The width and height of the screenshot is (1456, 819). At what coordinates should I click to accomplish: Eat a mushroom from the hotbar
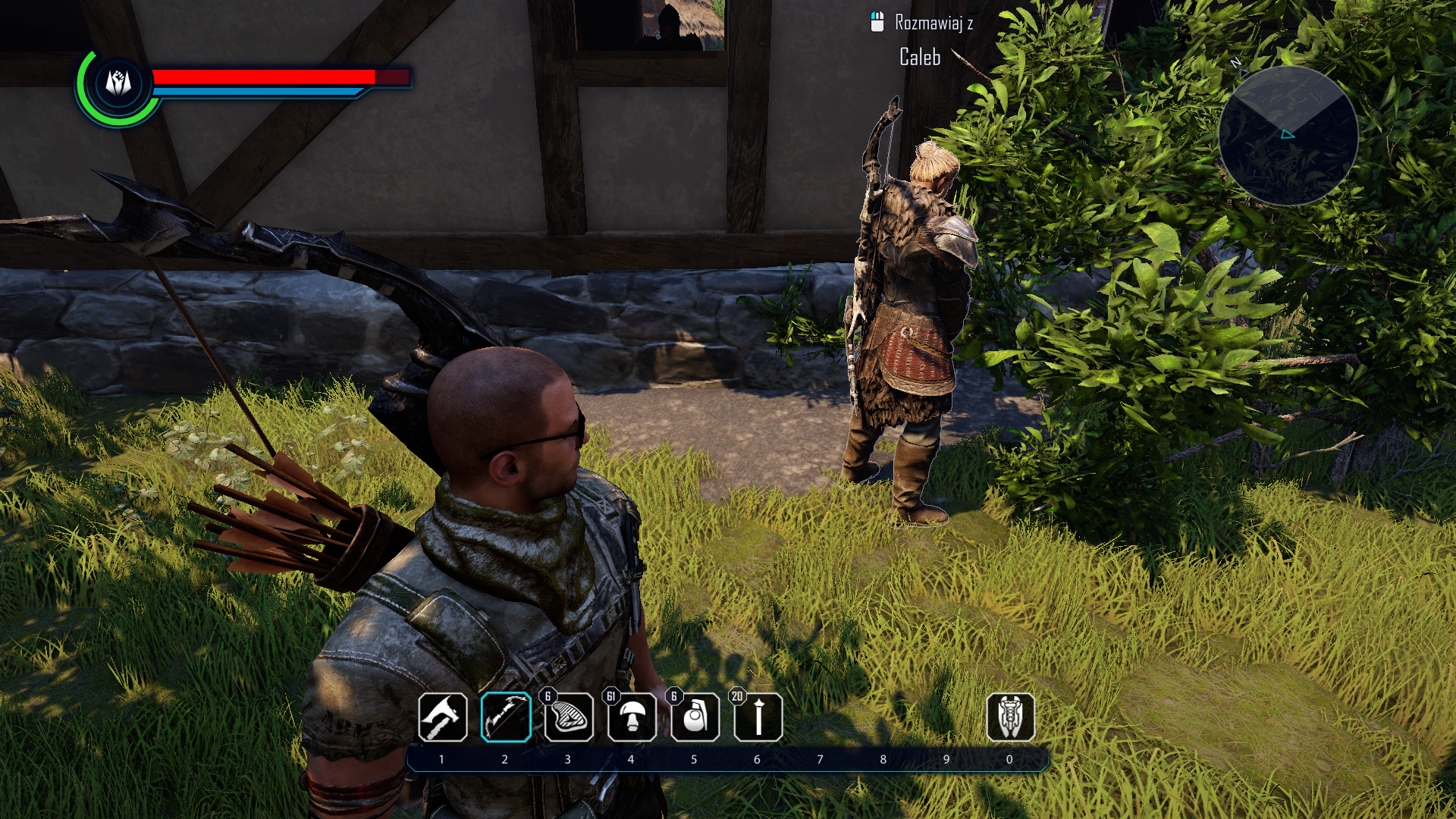point(632,717)
